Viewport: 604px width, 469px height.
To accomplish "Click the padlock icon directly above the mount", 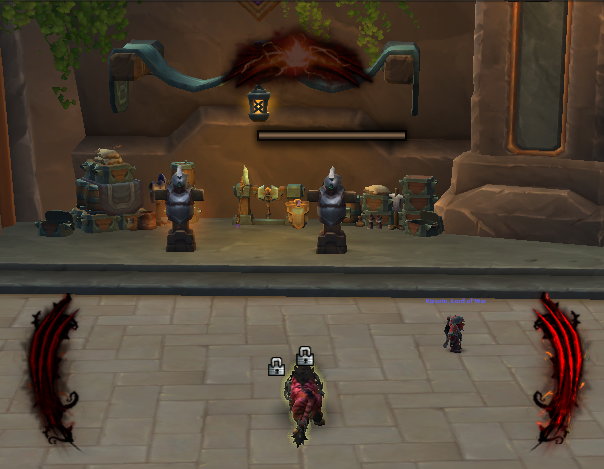I will [305, 356].
